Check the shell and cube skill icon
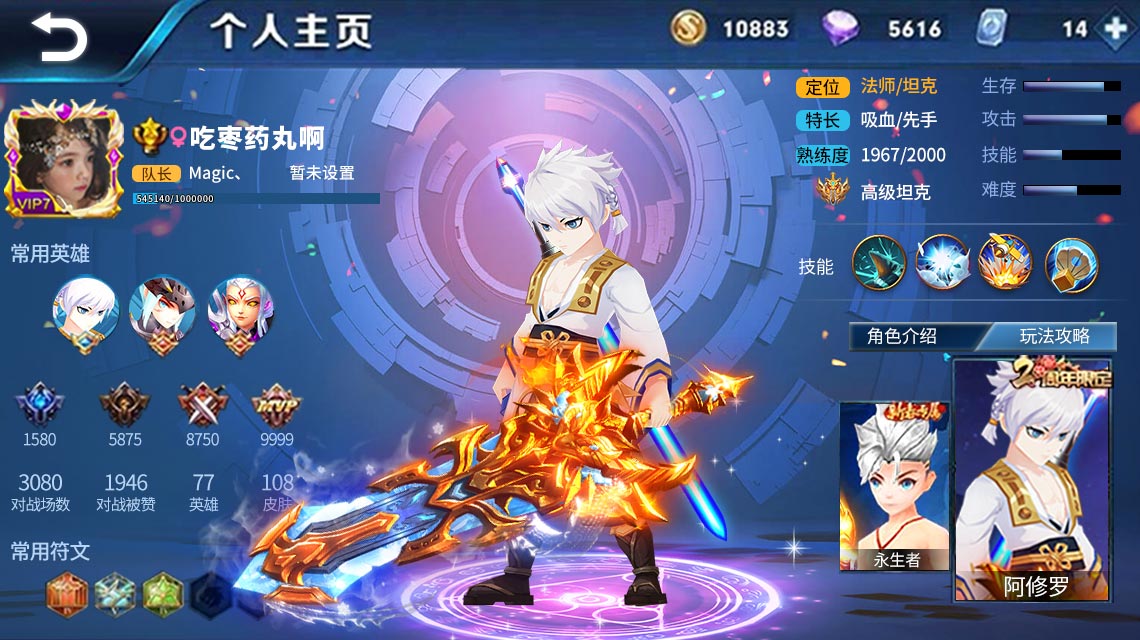 (1071, 264)
